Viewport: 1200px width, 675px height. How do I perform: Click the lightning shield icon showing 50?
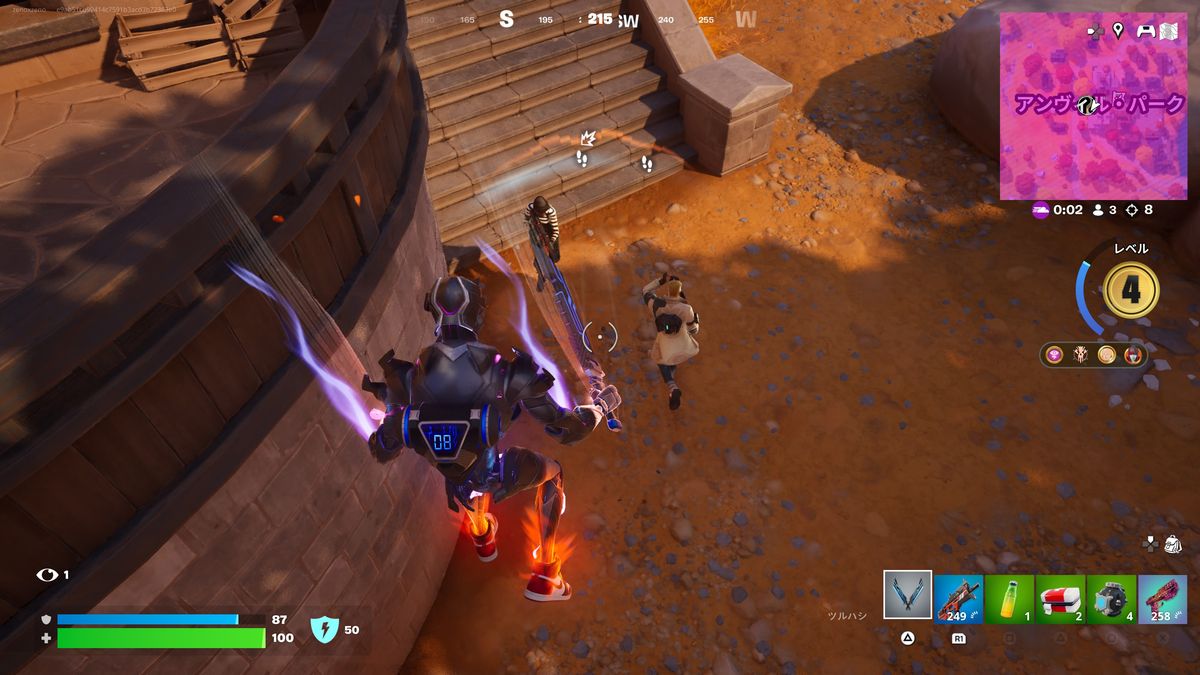324,629
